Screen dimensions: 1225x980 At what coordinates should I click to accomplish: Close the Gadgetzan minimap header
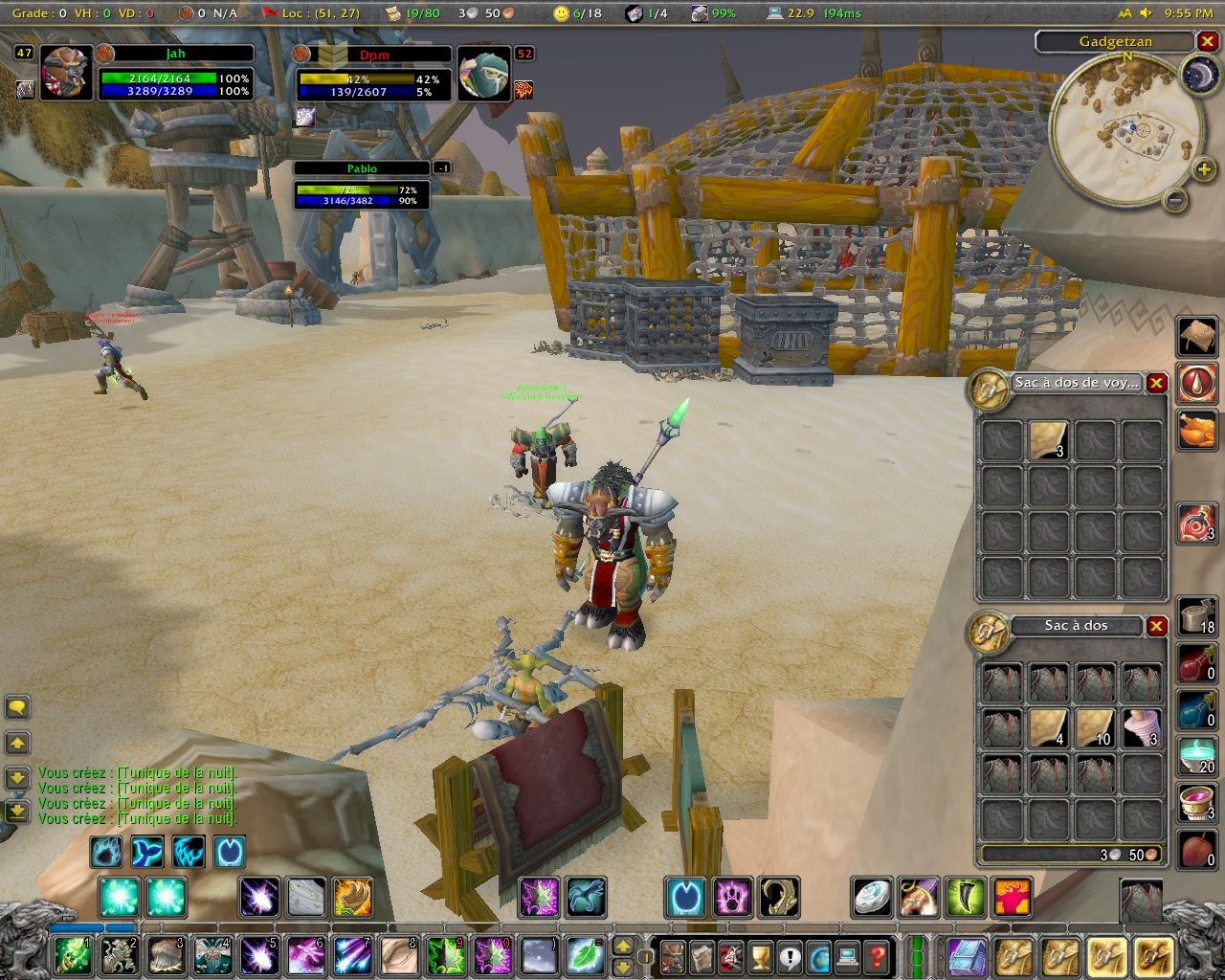[1208, 41]
